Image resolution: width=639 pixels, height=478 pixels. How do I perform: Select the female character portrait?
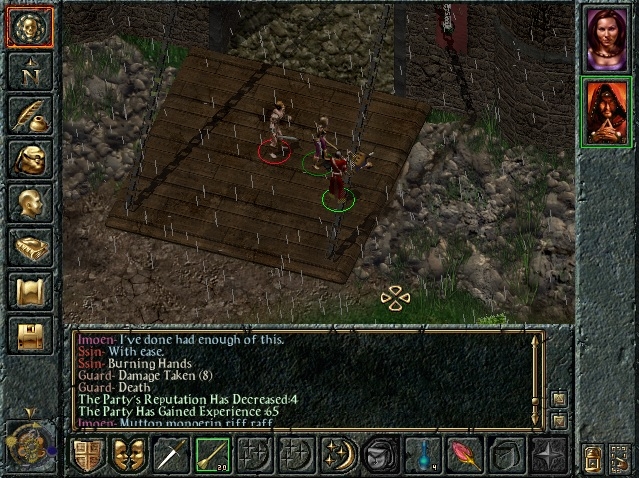point(606,40)
